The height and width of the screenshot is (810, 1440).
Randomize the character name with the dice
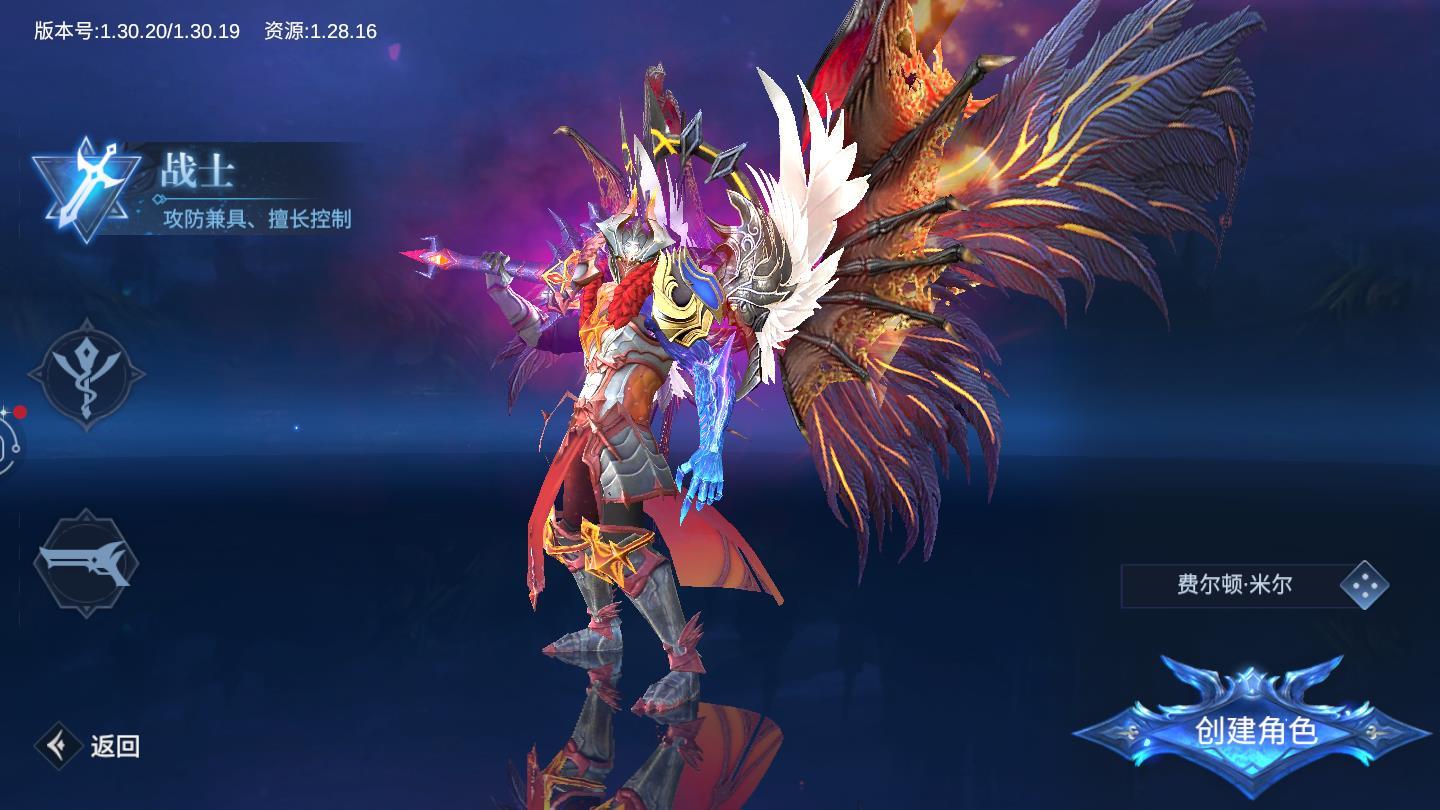click(x=1364, y=585)
